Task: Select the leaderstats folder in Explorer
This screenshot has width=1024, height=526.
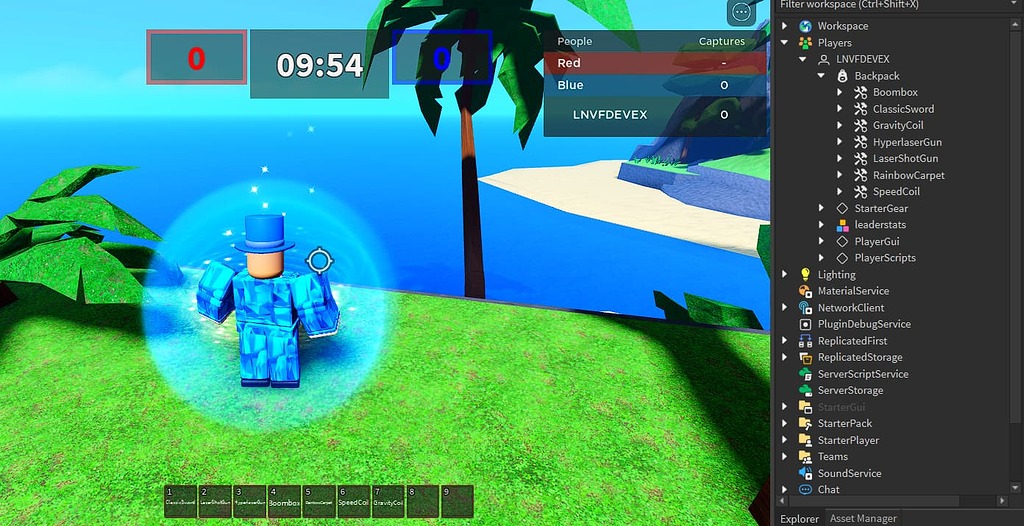Action: [x=879, y=225]
